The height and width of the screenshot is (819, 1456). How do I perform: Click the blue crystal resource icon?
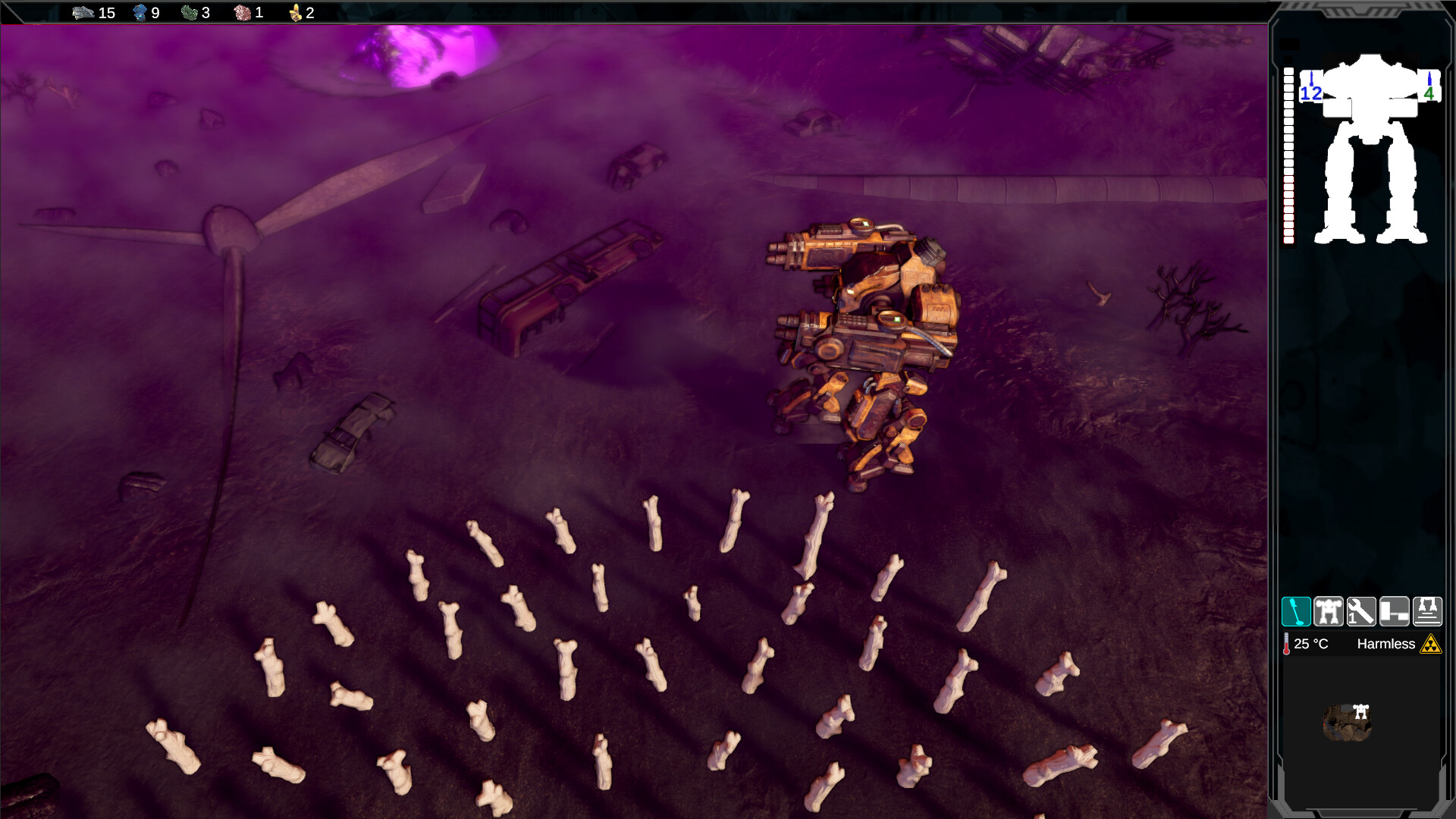(141, 13)
